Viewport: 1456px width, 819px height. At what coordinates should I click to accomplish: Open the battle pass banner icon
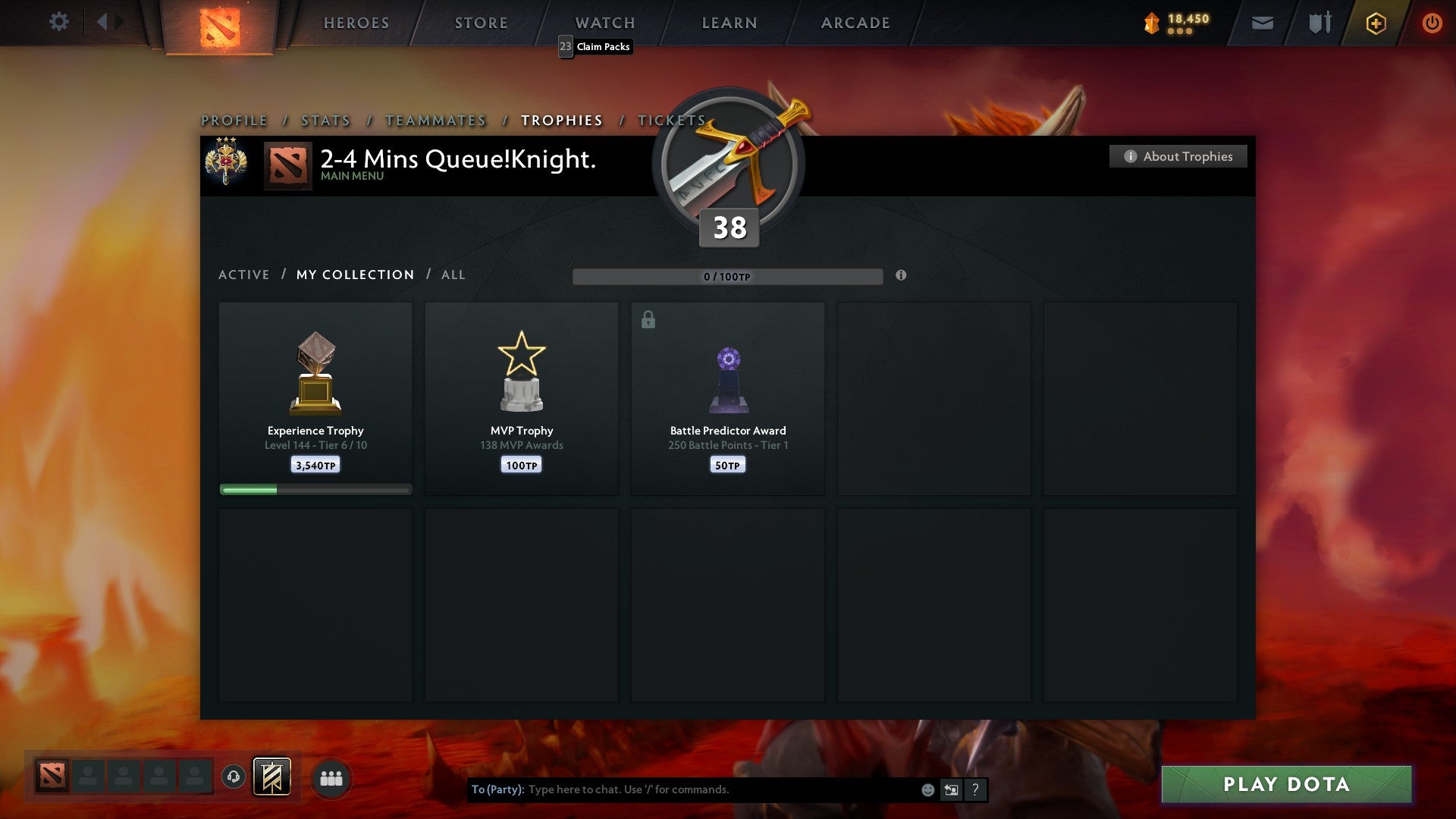[x=271, y=777]
